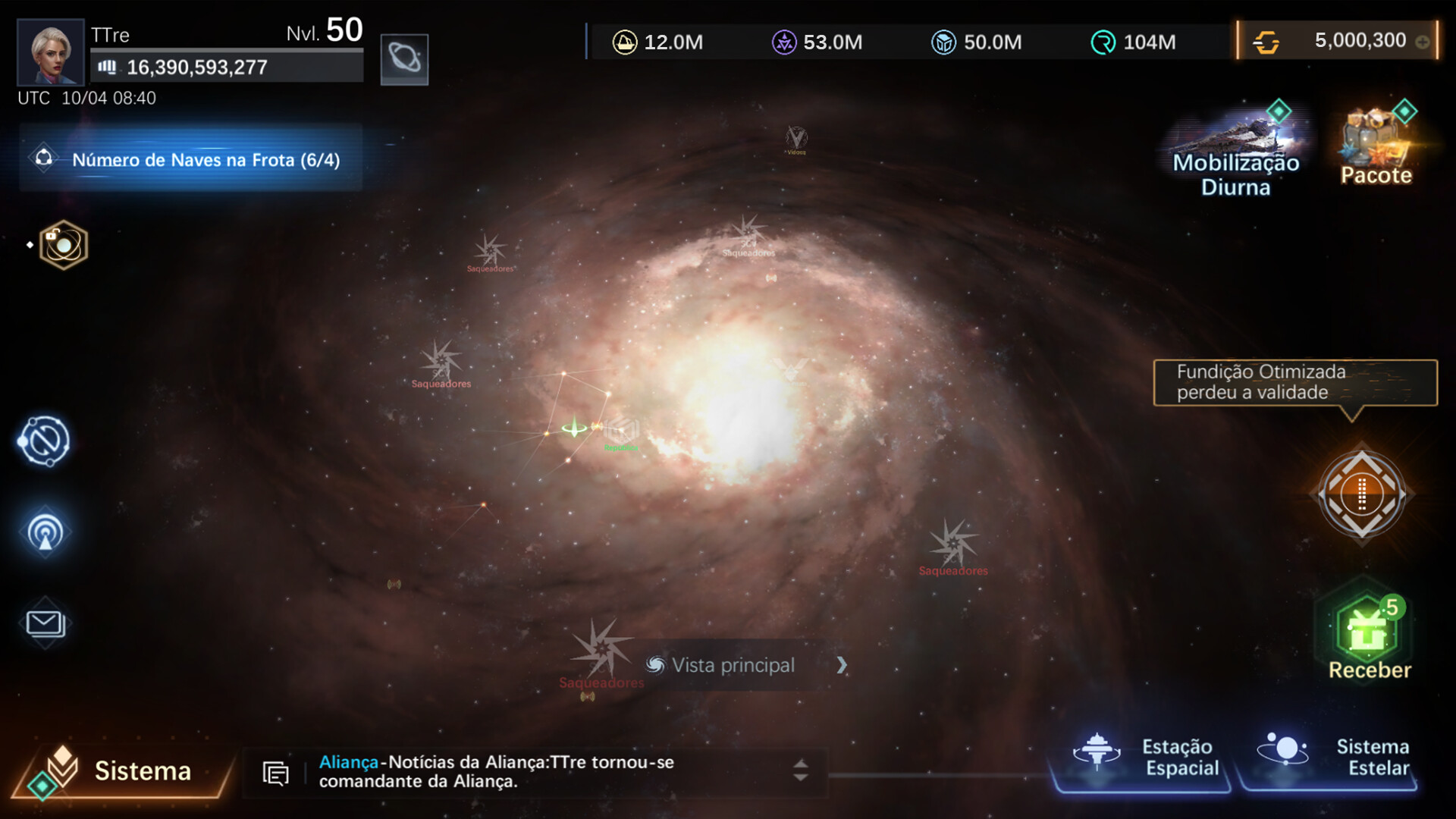Viewport: 1456px width, 819px height.
Task: Click the planet icon beside the player panel
Action: [x=404, y=58]
